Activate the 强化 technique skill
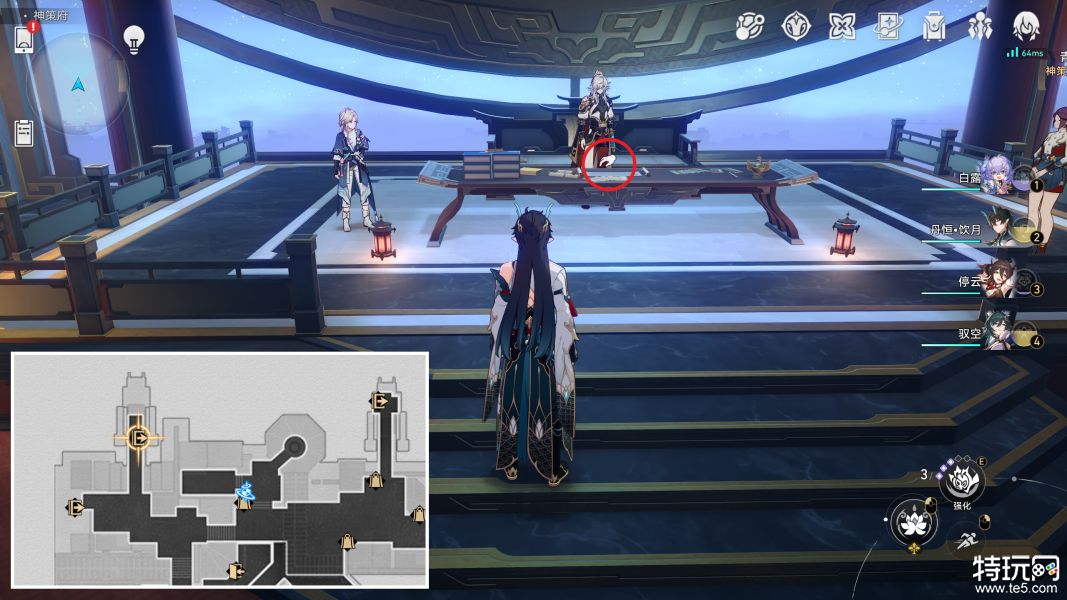The width and height of the screenshot is (1067, 600). point(961,481)
